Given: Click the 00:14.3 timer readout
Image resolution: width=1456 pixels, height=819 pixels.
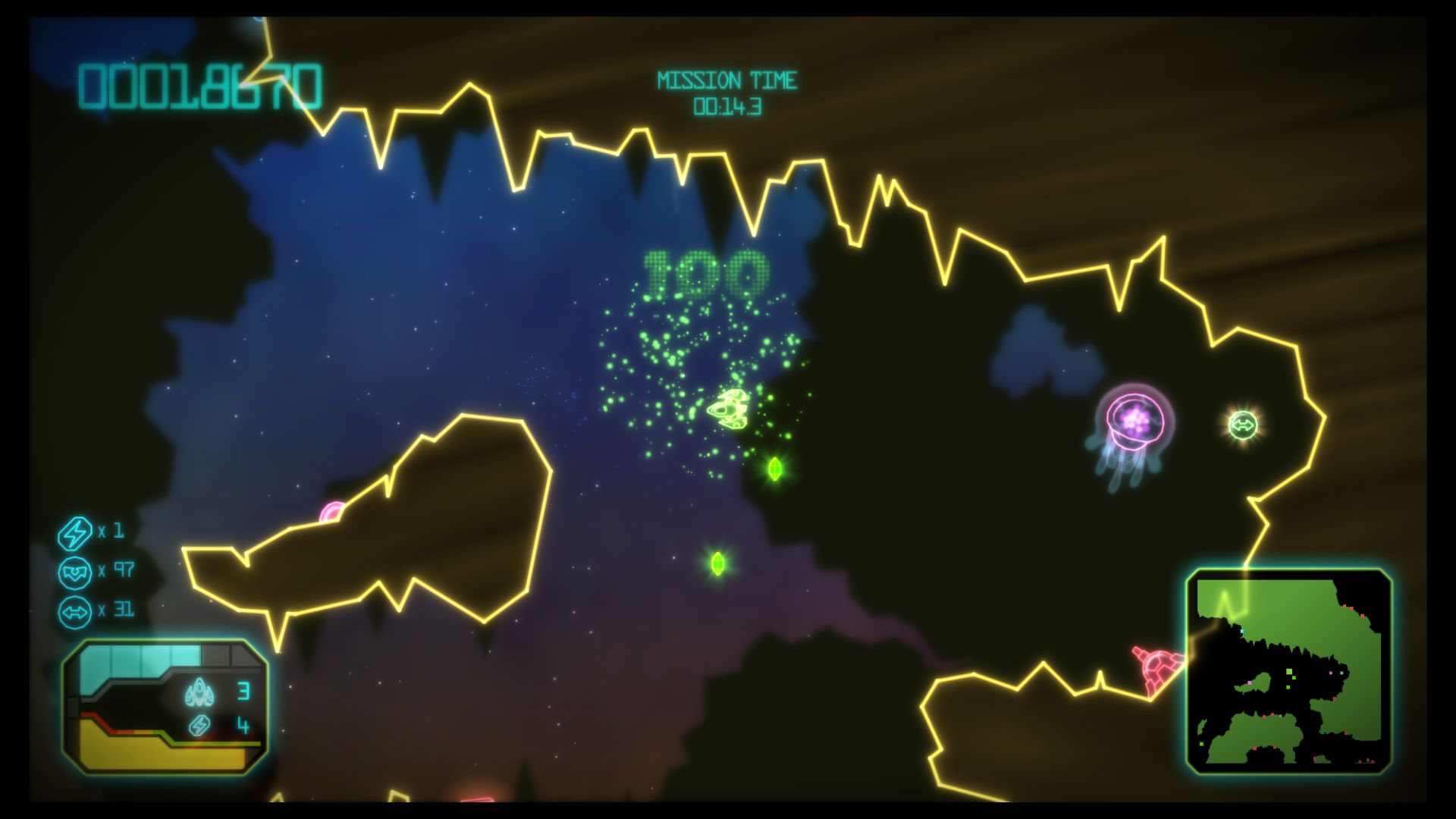Looking at the screenshot, I should pyautogui.click(x=730, y=107).
